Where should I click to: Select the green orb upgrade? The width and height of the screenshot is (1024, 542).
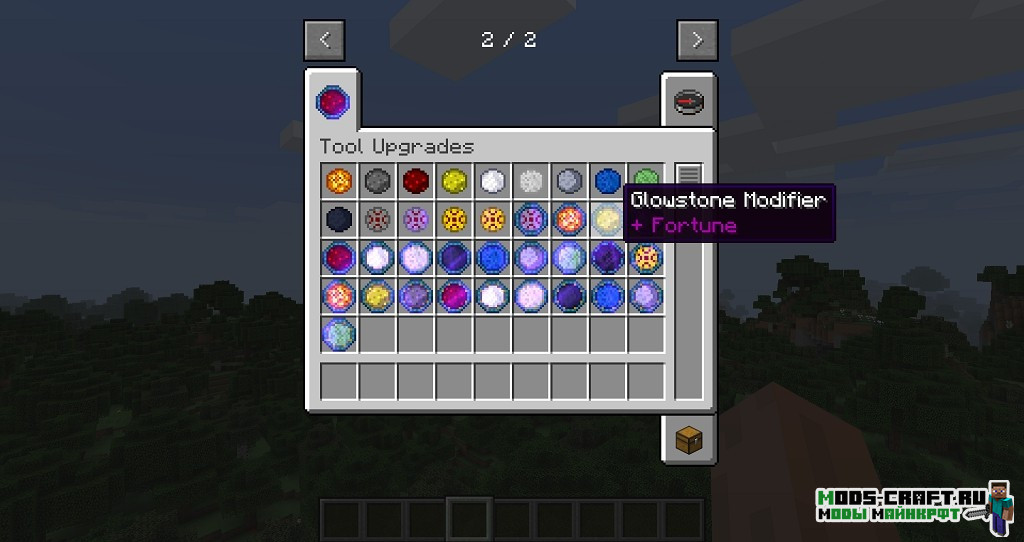point(646,181)
